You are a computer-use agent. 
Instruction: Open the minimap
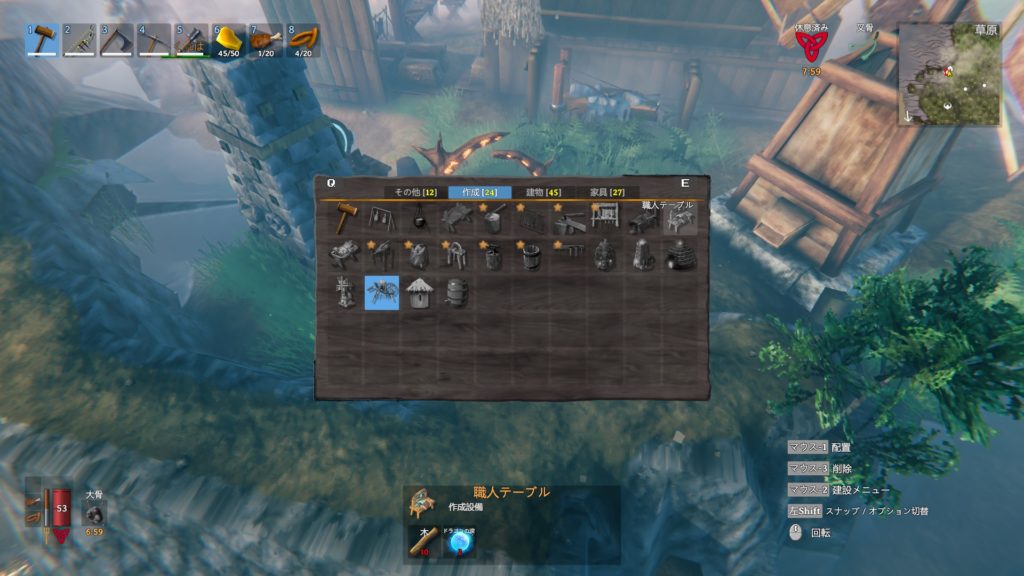pyautogui.click(x=949, y=75)
